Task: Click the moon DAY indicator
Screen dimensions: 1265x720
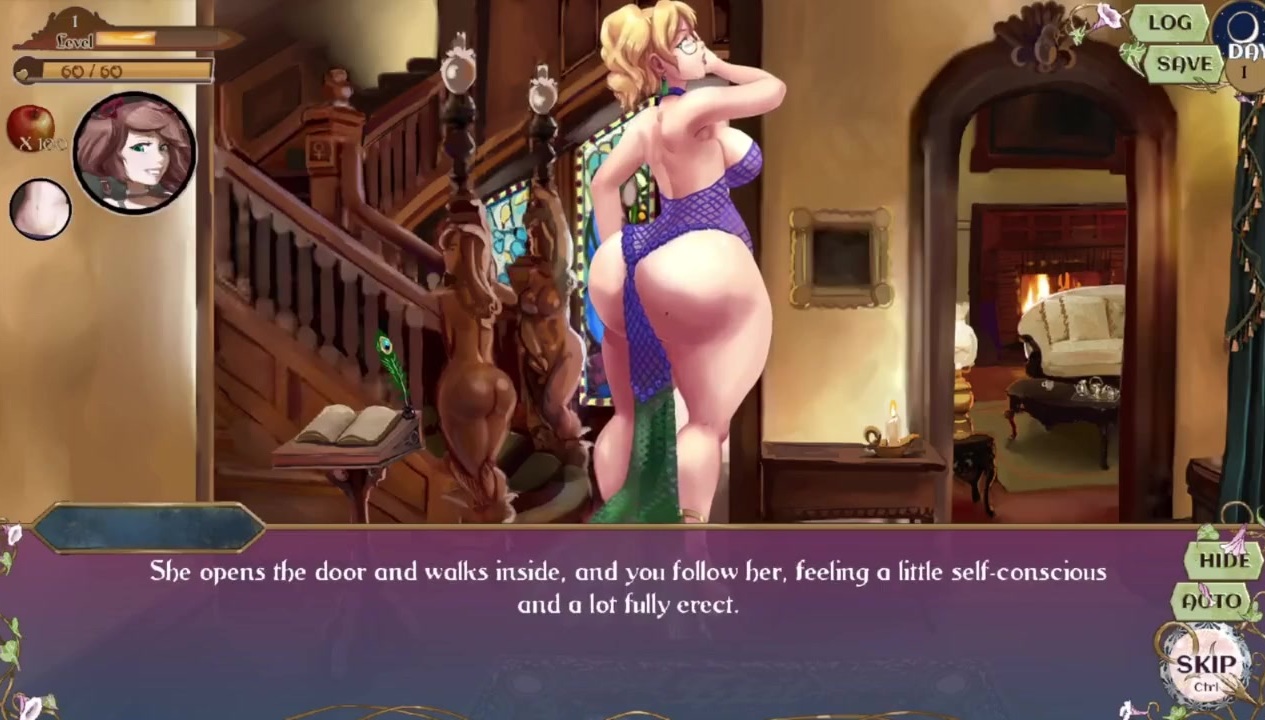Action: click(1243, 43)
